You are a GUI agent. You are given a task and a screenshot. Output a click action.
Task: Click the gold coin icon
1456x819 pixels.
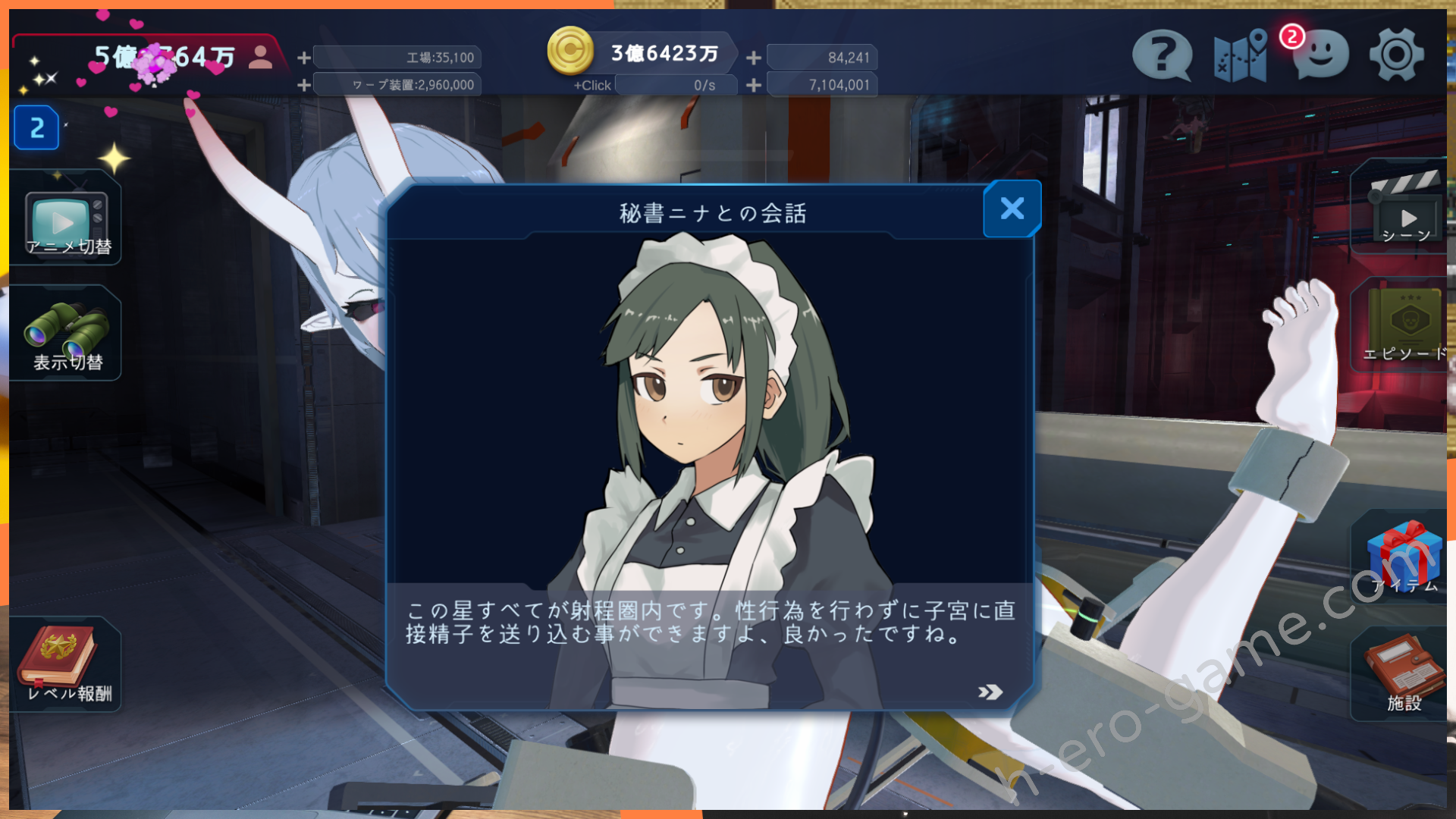[x=570, y=52]
